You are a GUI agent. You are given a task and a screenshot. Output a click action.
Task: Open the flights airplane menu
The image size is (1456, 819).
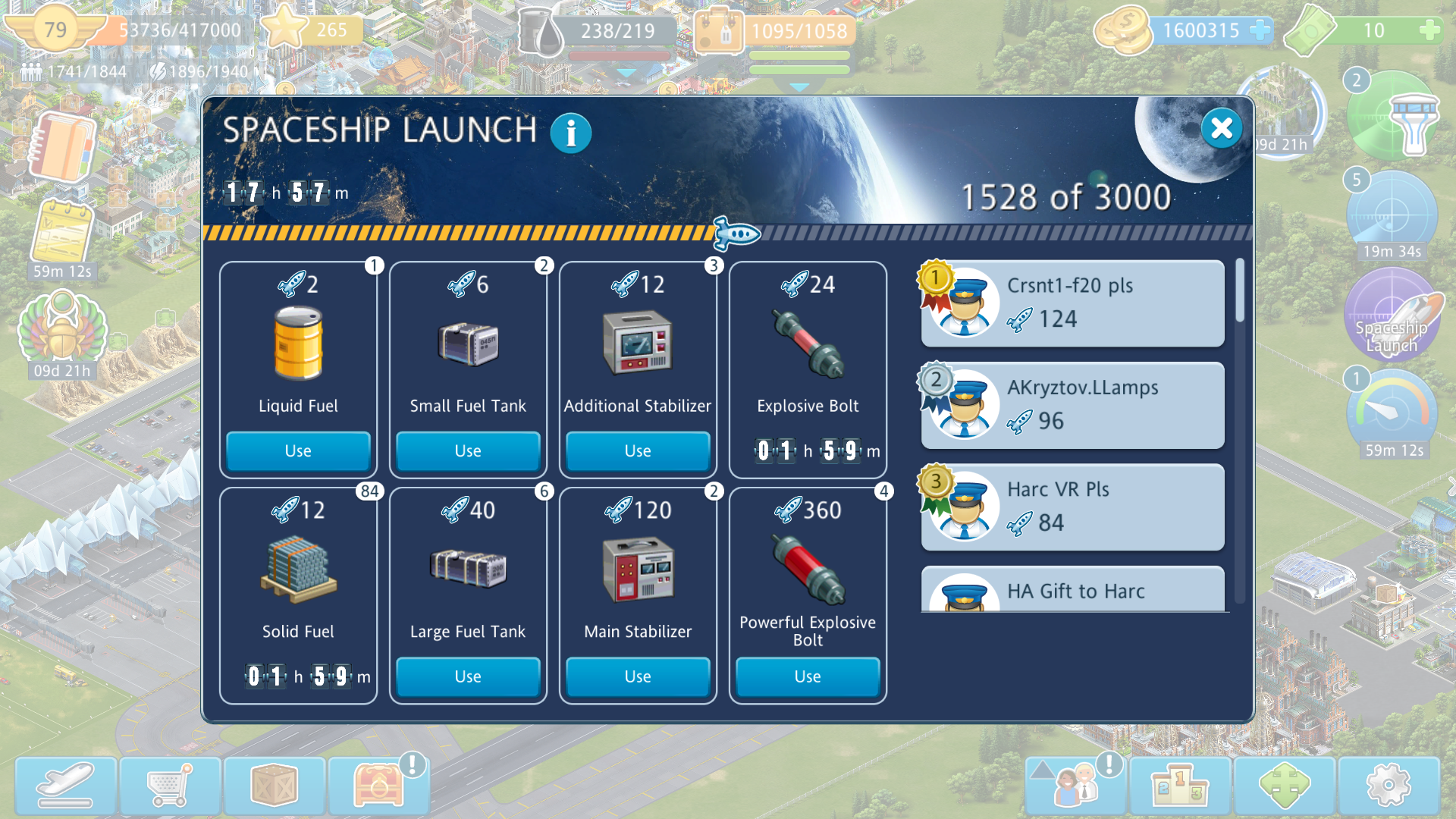(x=66, y=786)
